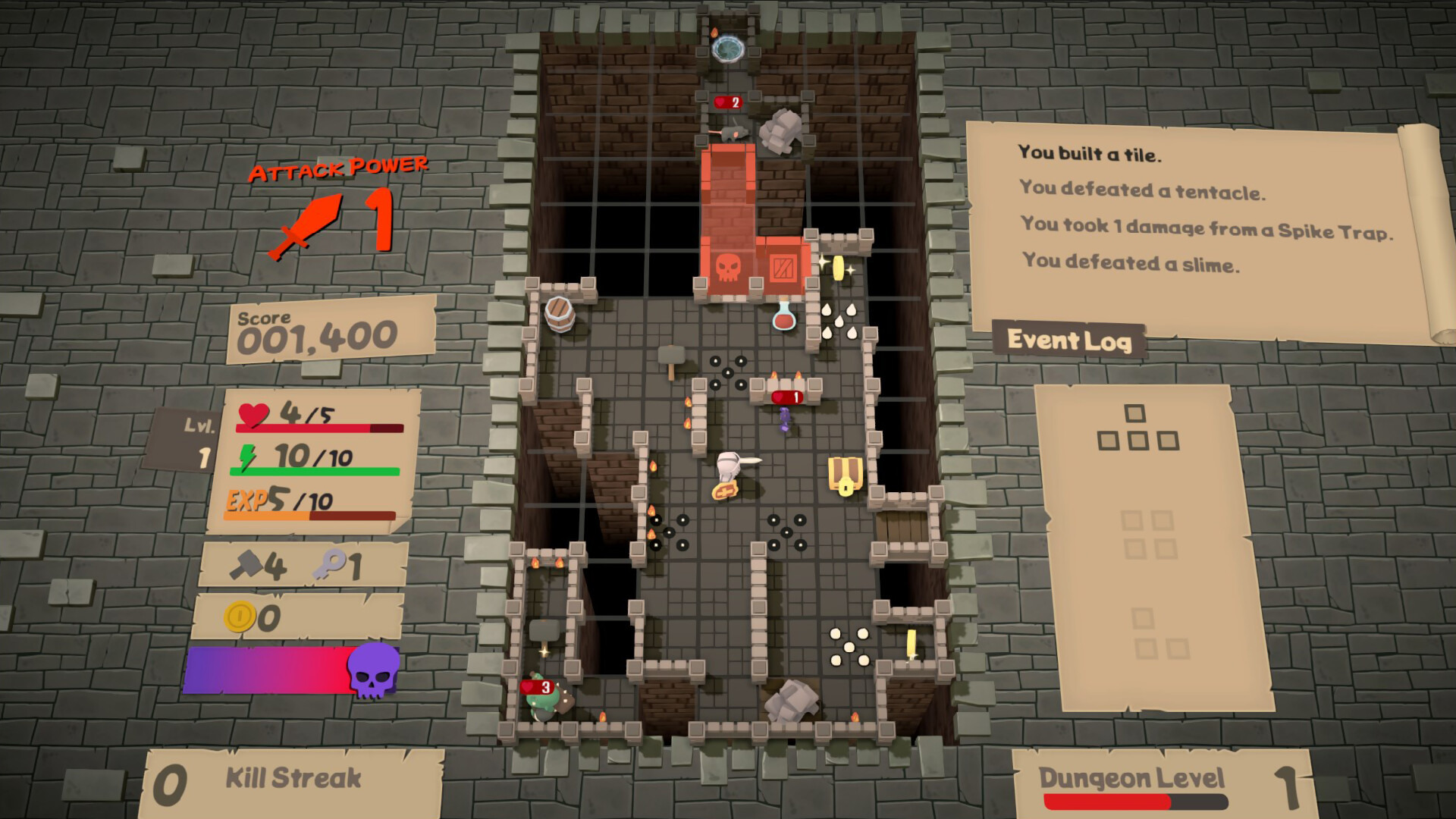
Task: Click the gold coin counter icon
Action: pyautogui.click(x=240, y=616)
